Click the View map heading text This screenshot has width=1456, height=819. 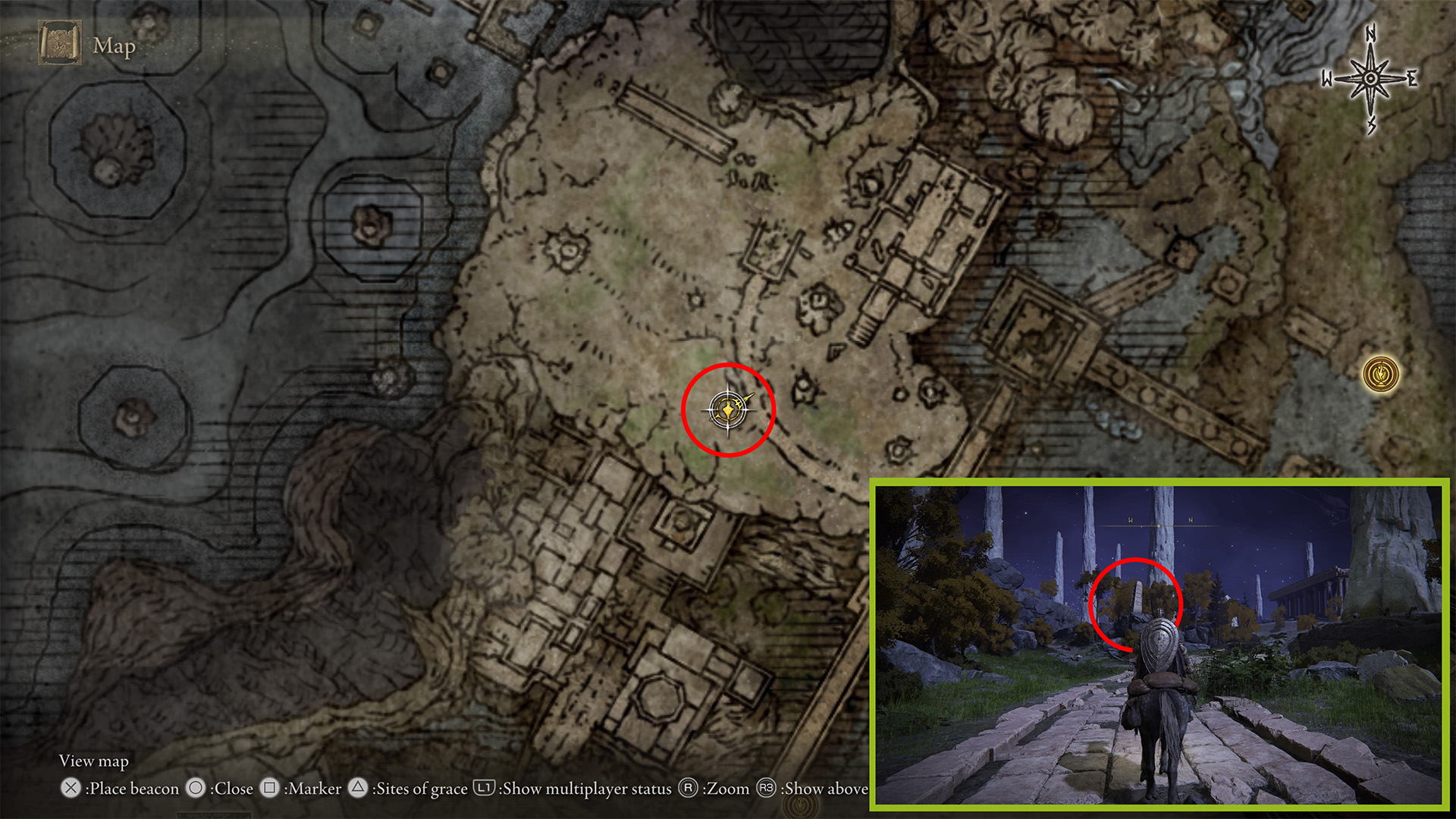(x=94, y=761)
